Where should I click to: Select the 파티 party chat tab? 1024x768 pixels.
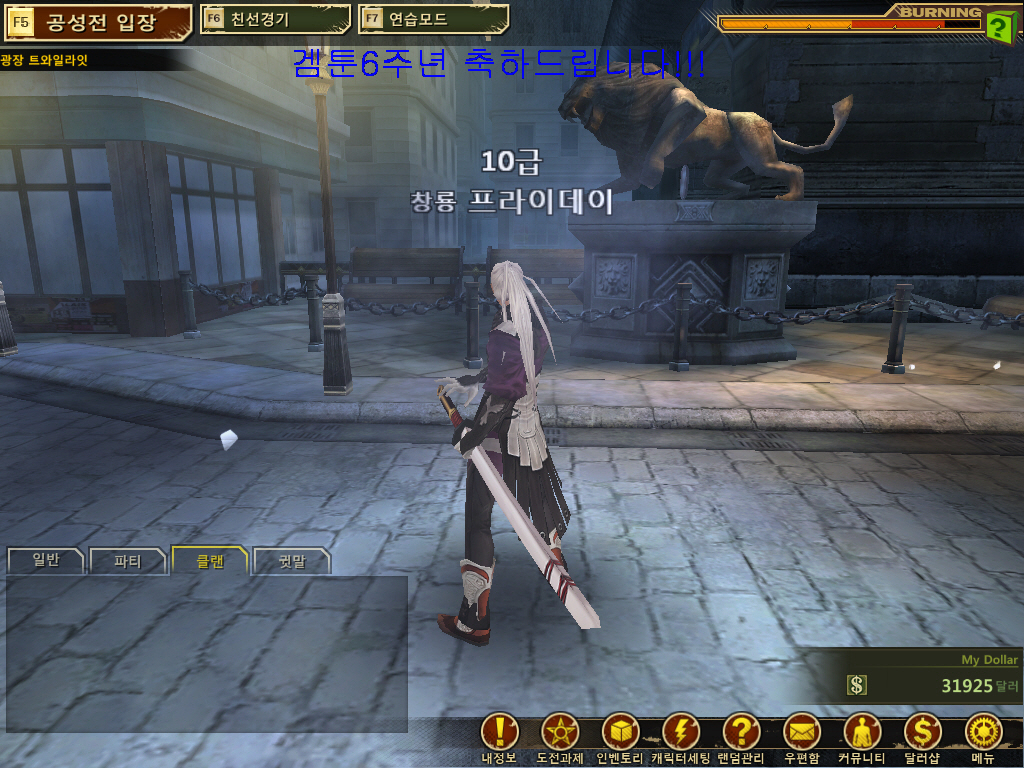128,561
